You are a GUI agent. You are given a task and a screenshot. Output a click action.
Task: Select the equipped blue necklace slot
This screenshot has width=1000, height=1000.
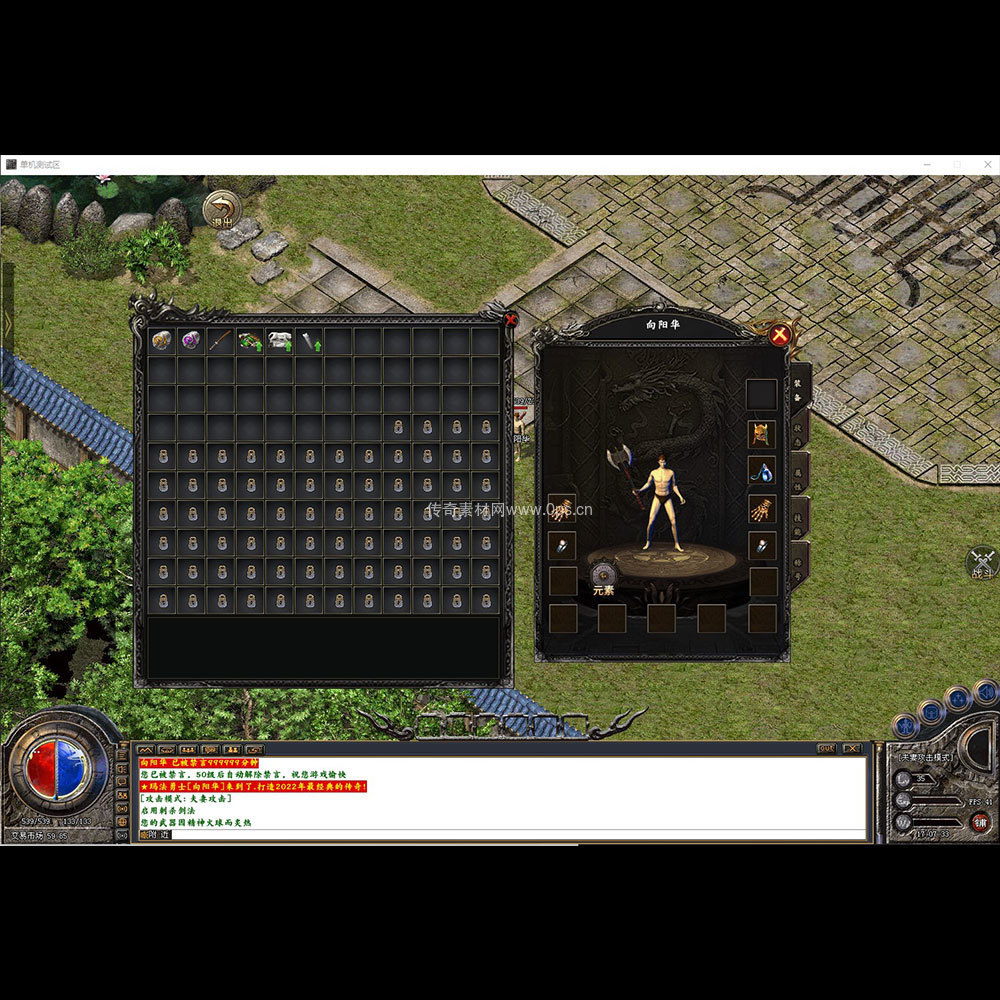pos(762,471)
